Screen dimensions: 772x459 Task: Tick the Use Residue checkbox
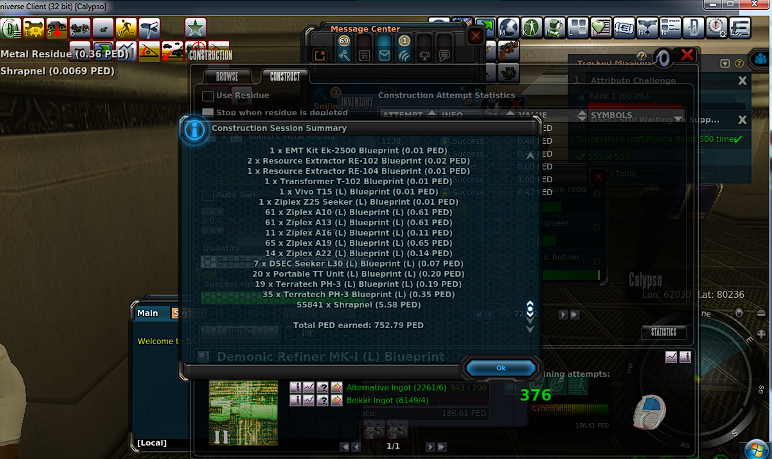pyautogui.click(x=208, y=96)
